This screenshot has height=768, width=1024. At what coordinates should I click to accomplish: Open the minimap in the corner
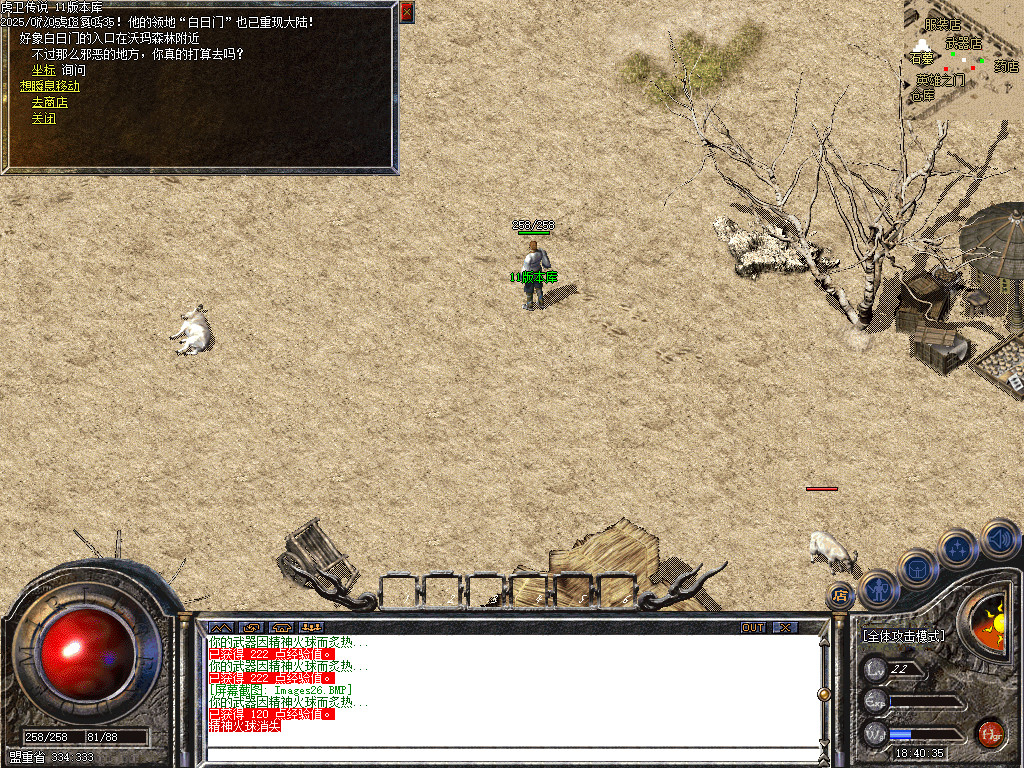(x=962, y=58)
